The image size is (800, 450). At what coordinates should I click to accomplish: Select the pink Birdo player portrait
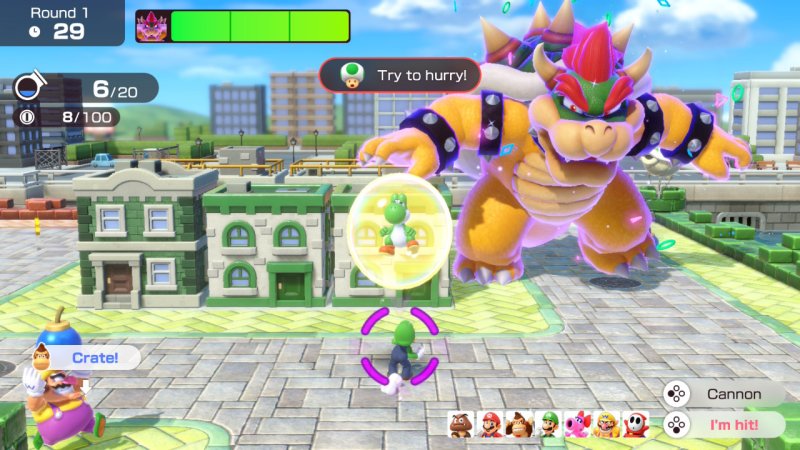click(577, 424)
